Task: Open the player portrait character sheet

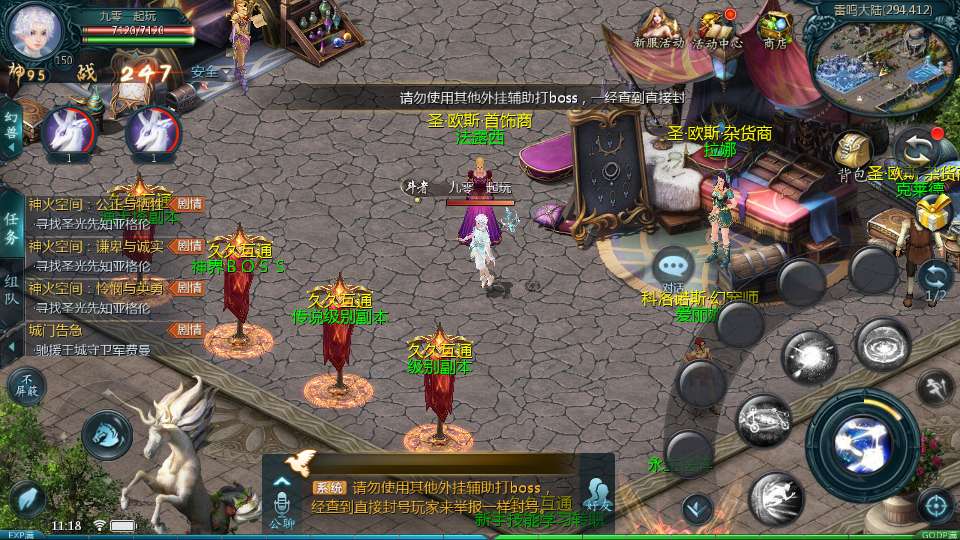Action: pyautogui.click(x=36, y=32)
